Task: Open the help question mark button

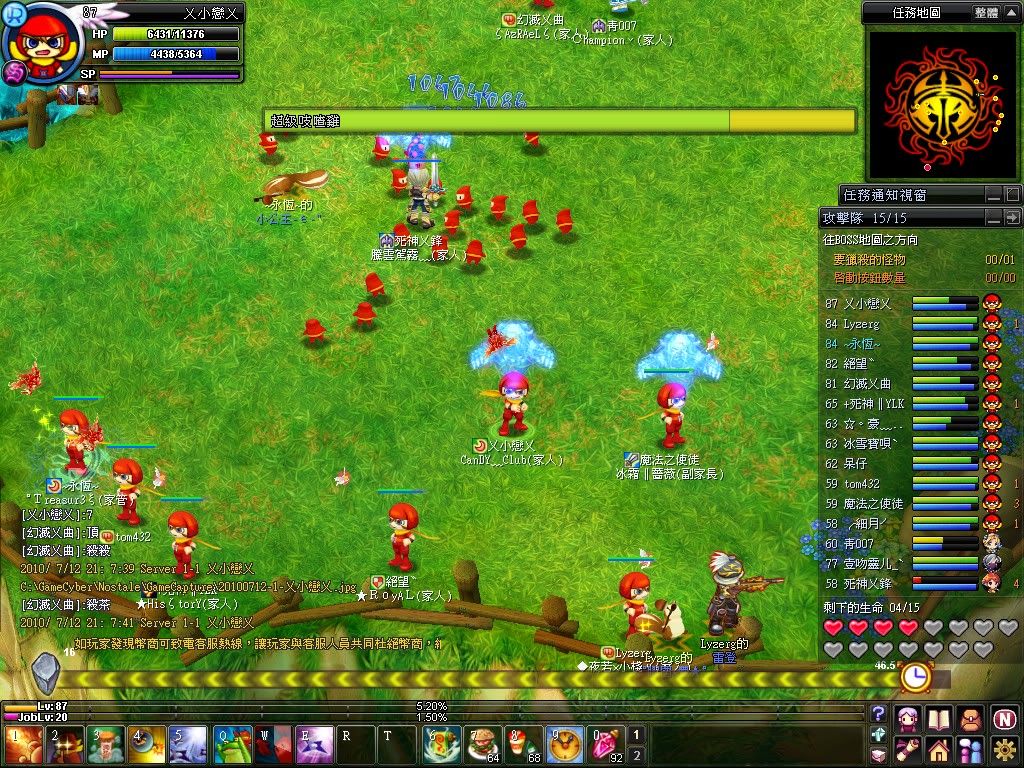Action: [x=879, y=714]
